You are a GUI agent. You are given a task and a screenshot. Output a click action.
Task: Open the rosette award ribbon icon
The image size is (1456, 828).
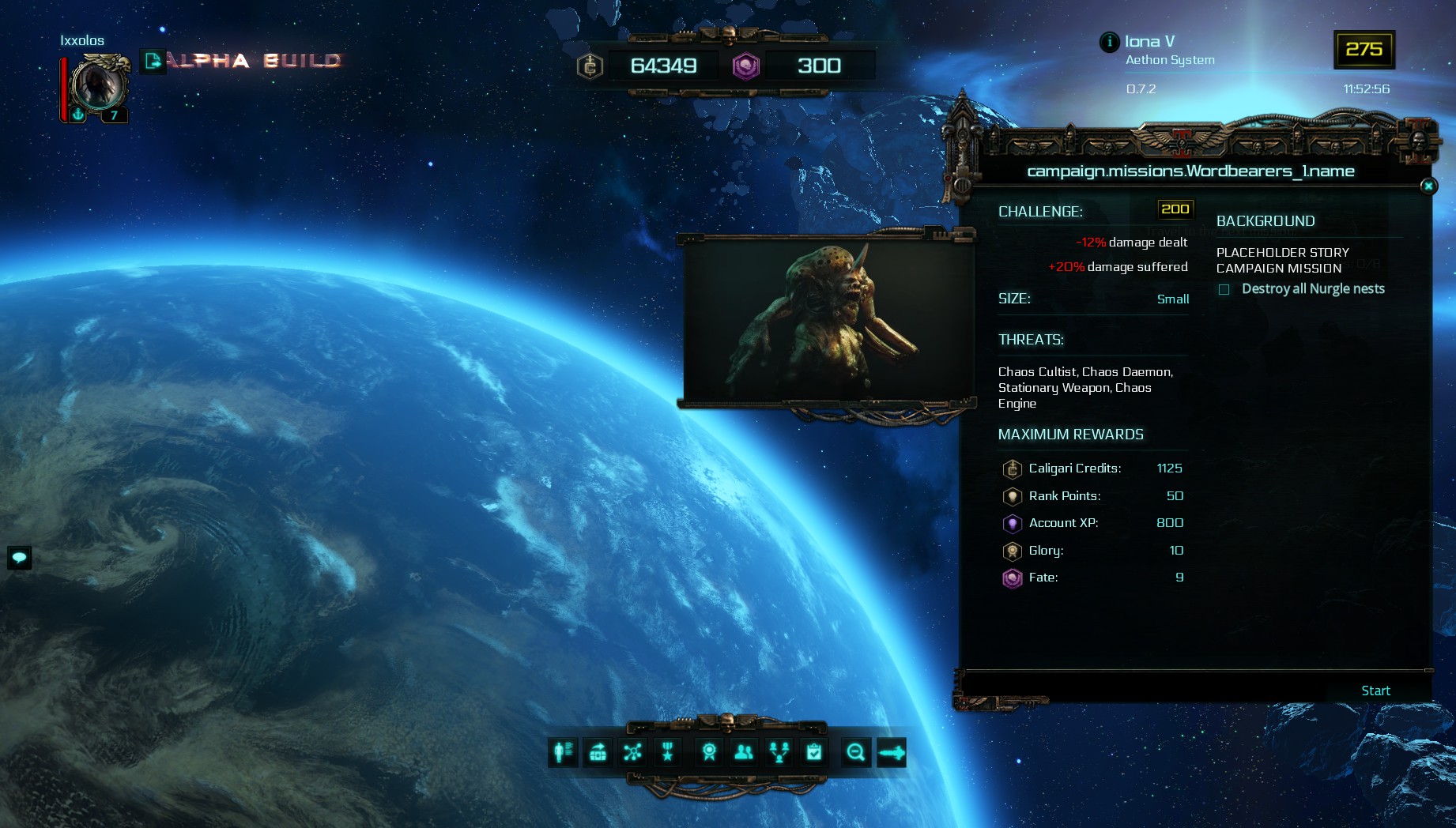(709, 752)
